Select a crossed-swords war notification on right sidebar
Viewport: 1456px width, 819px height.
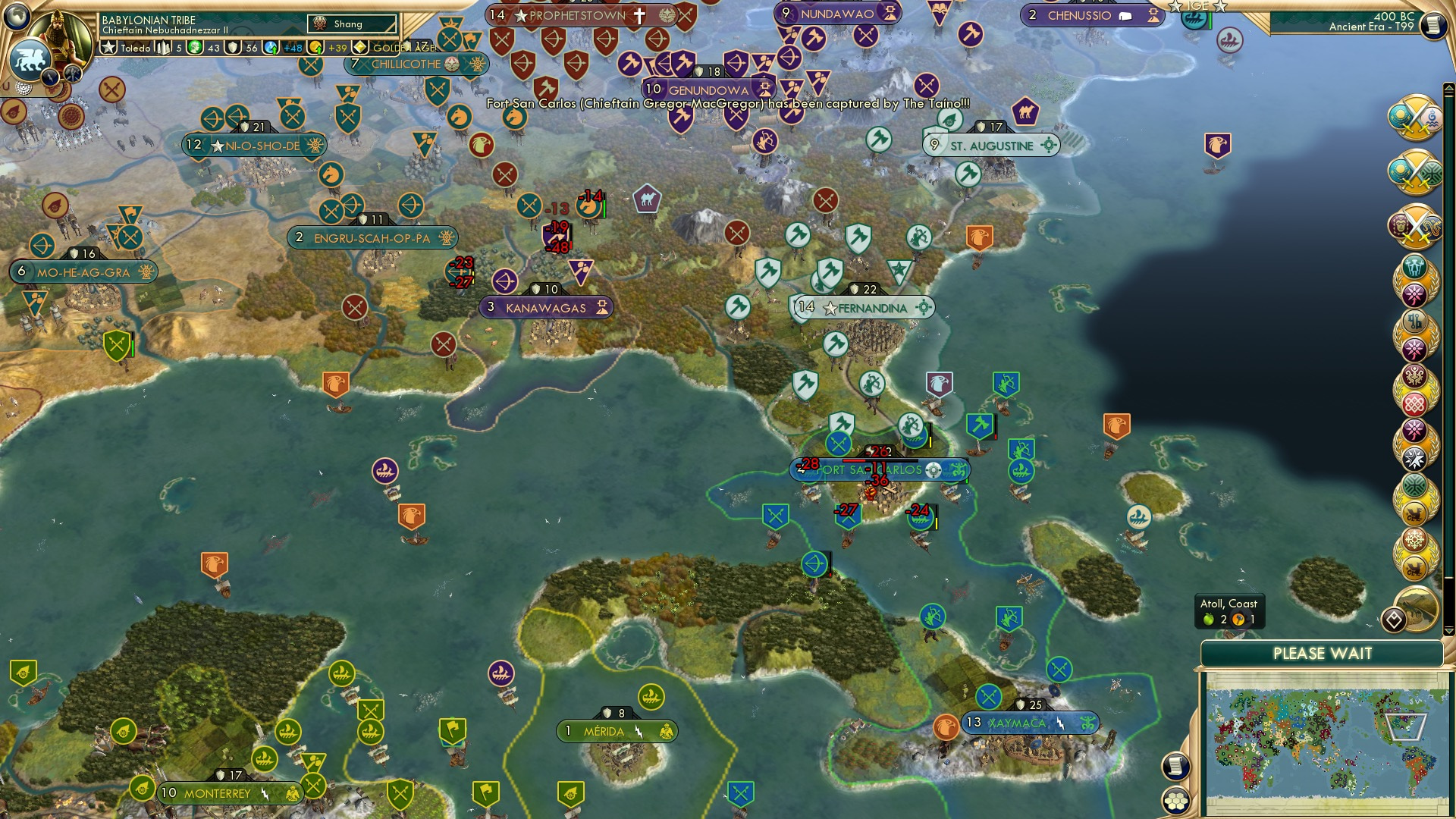(1417, 116)
